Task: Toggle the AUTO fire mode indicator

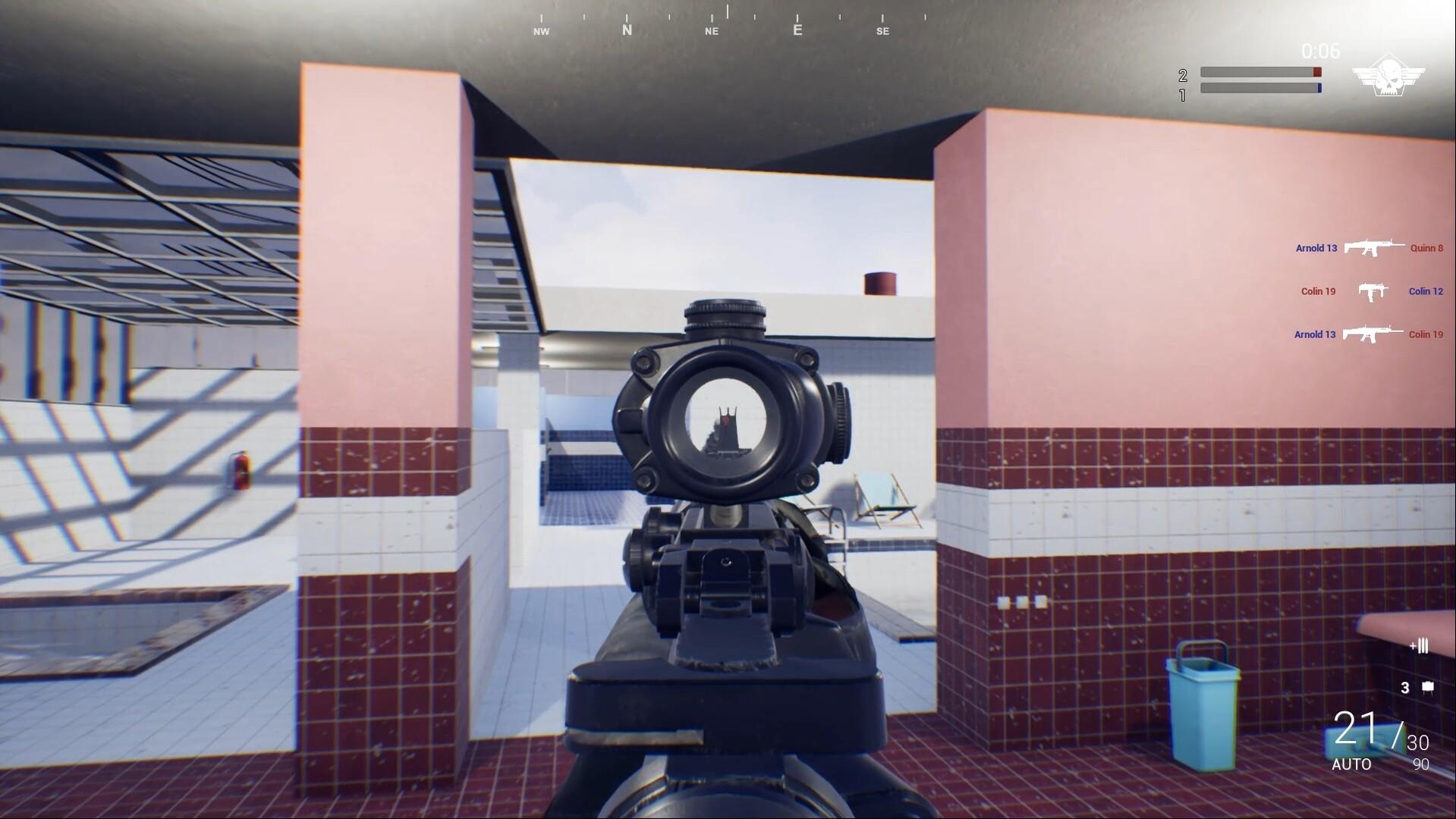Action: click(x=1353, y=765)
